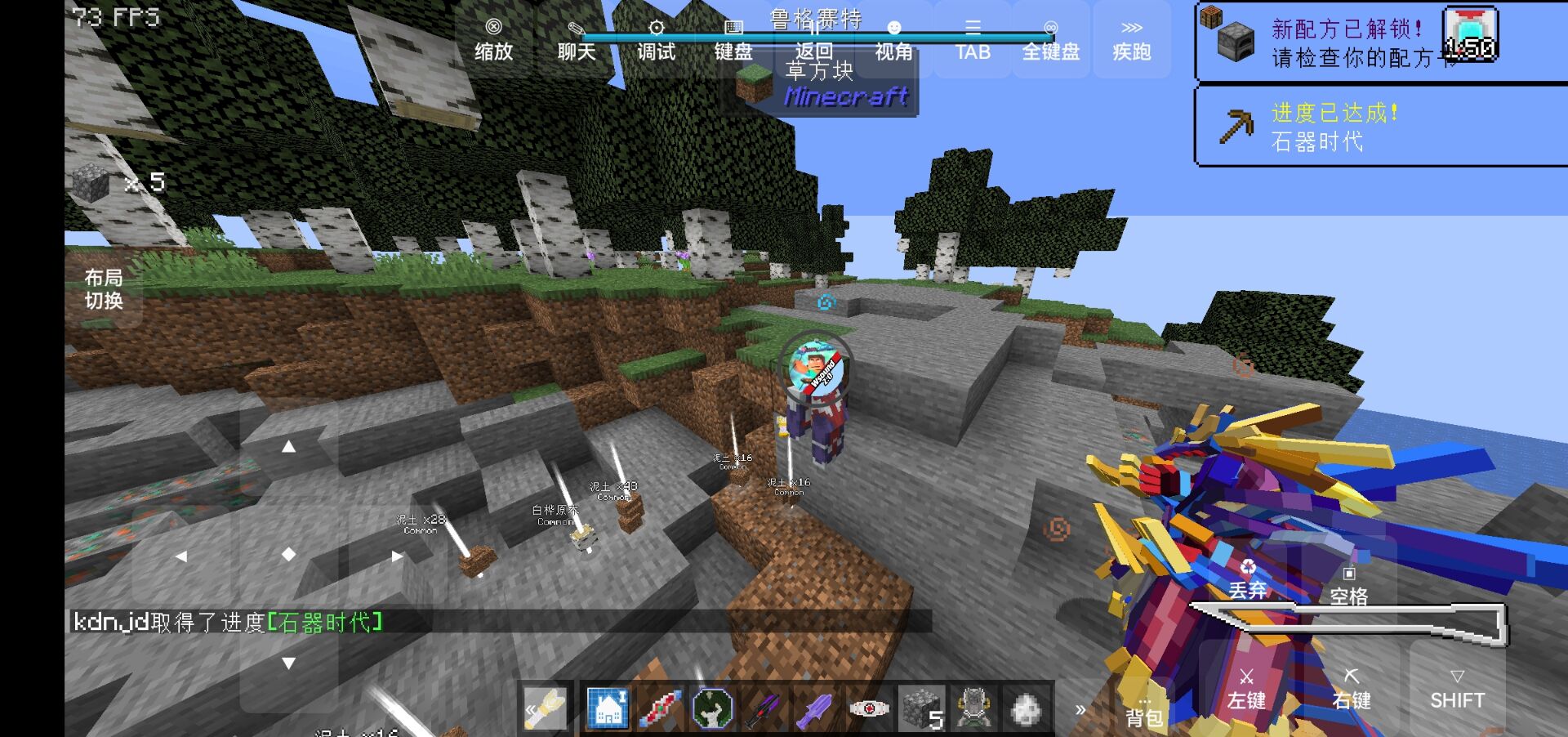Tap the SHIFT sneak button
1568x737 pixels.
tap(1457, 689)
